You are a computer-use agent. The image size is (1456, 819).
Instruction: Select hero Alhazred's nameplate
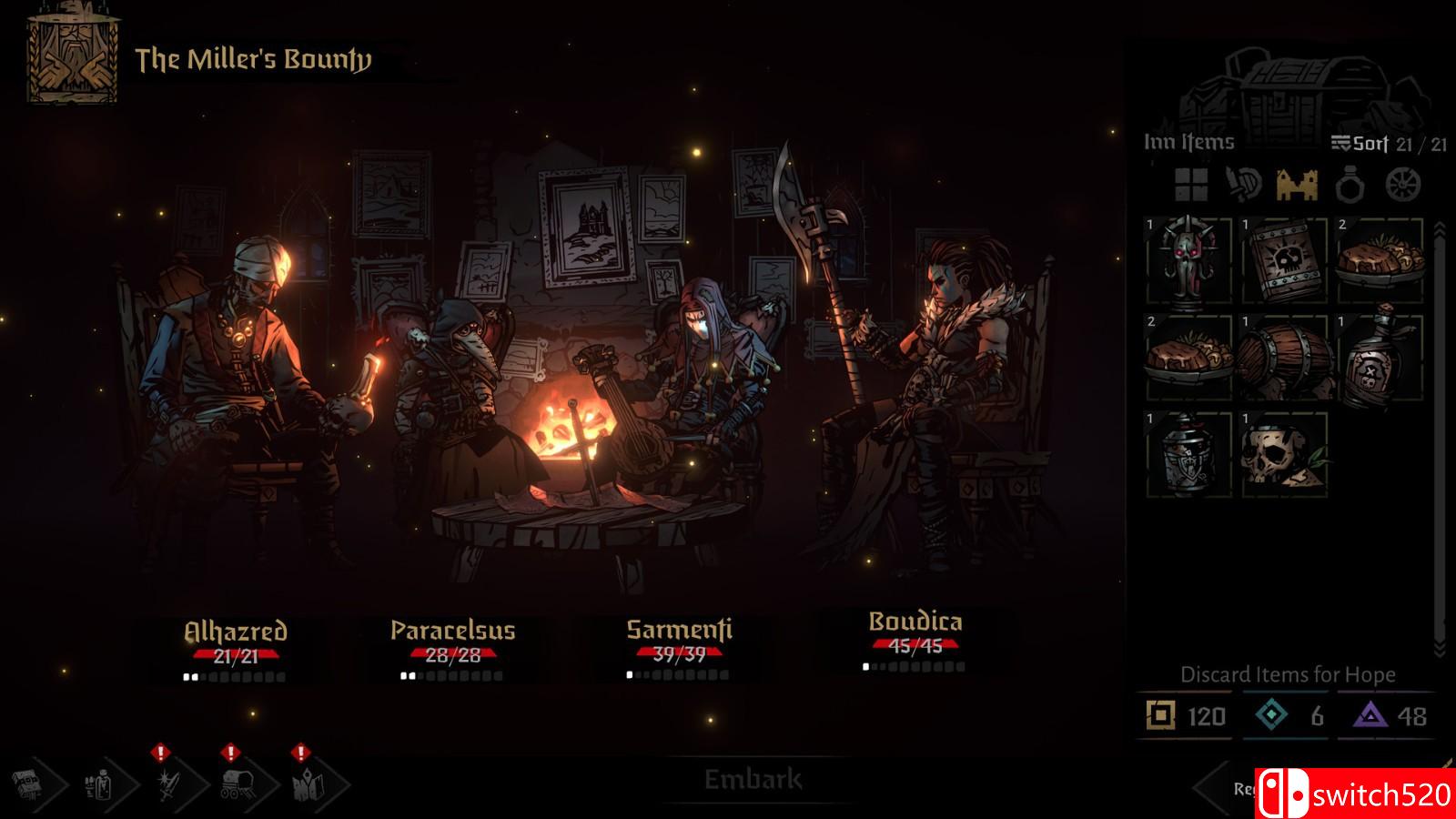pos(236,632)
